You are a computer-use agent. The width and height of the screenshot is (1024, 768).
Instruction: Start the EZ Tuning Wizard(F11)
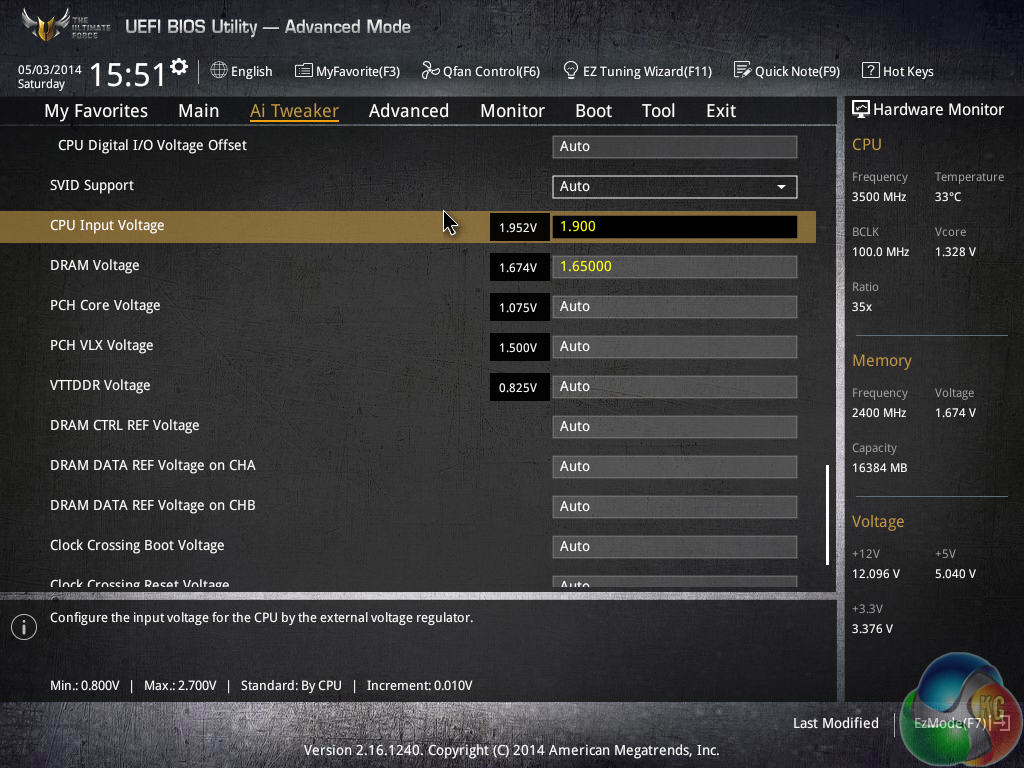tap(637, 71)
